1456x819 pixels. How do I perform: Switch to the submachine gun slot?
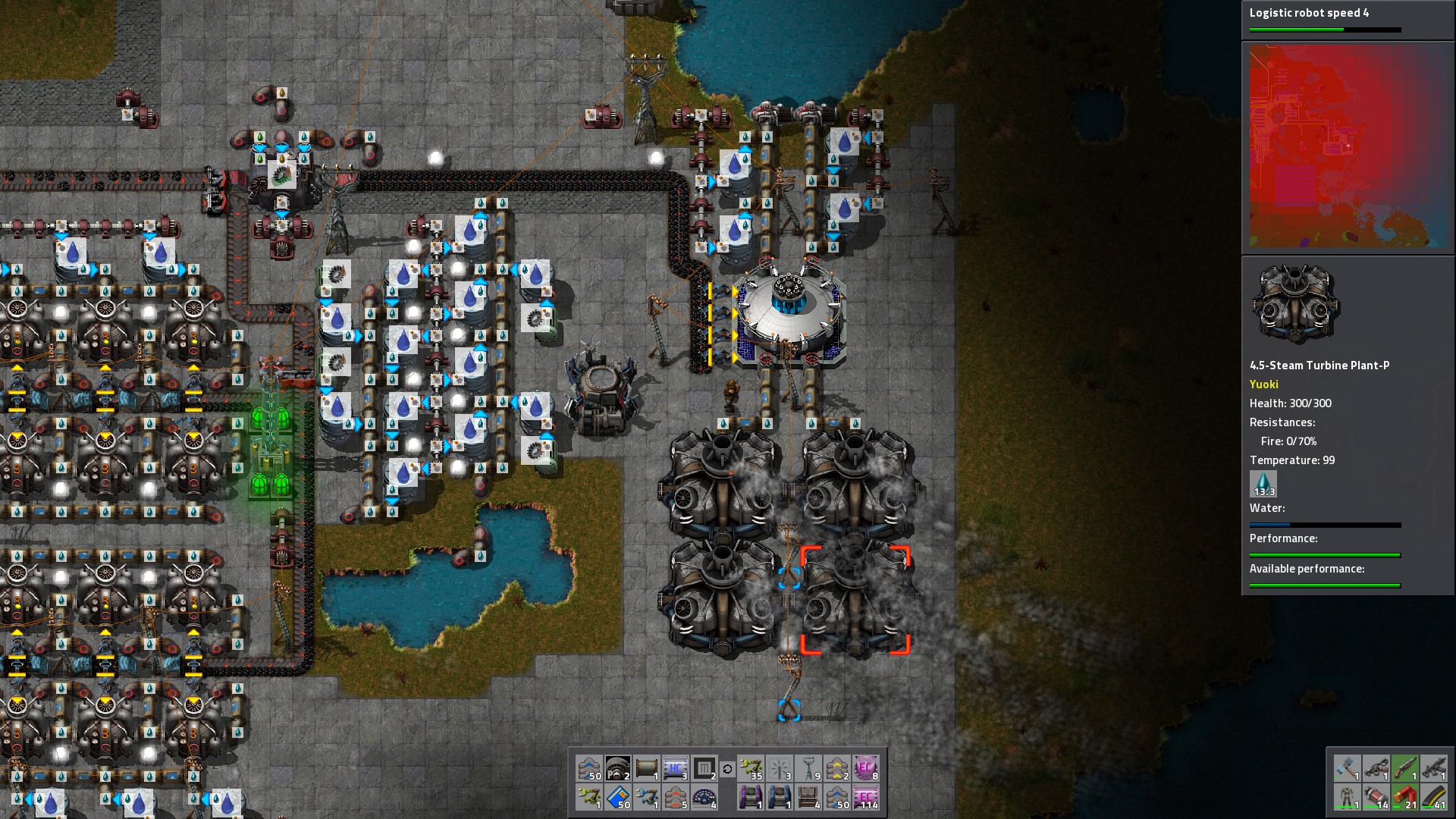click(x=1433, y=768)
